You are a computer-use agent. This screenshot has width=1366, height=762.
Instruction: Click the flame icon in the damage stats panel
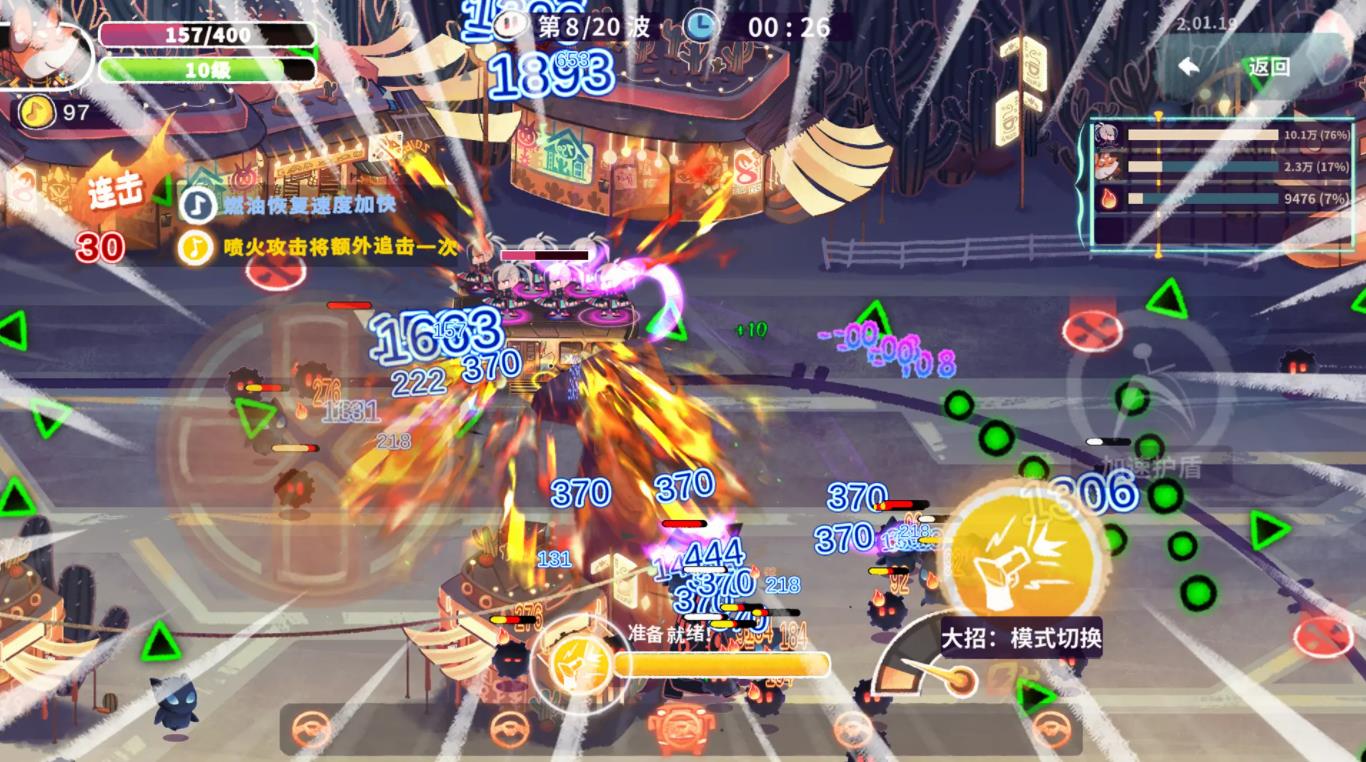coord(1108,198)
